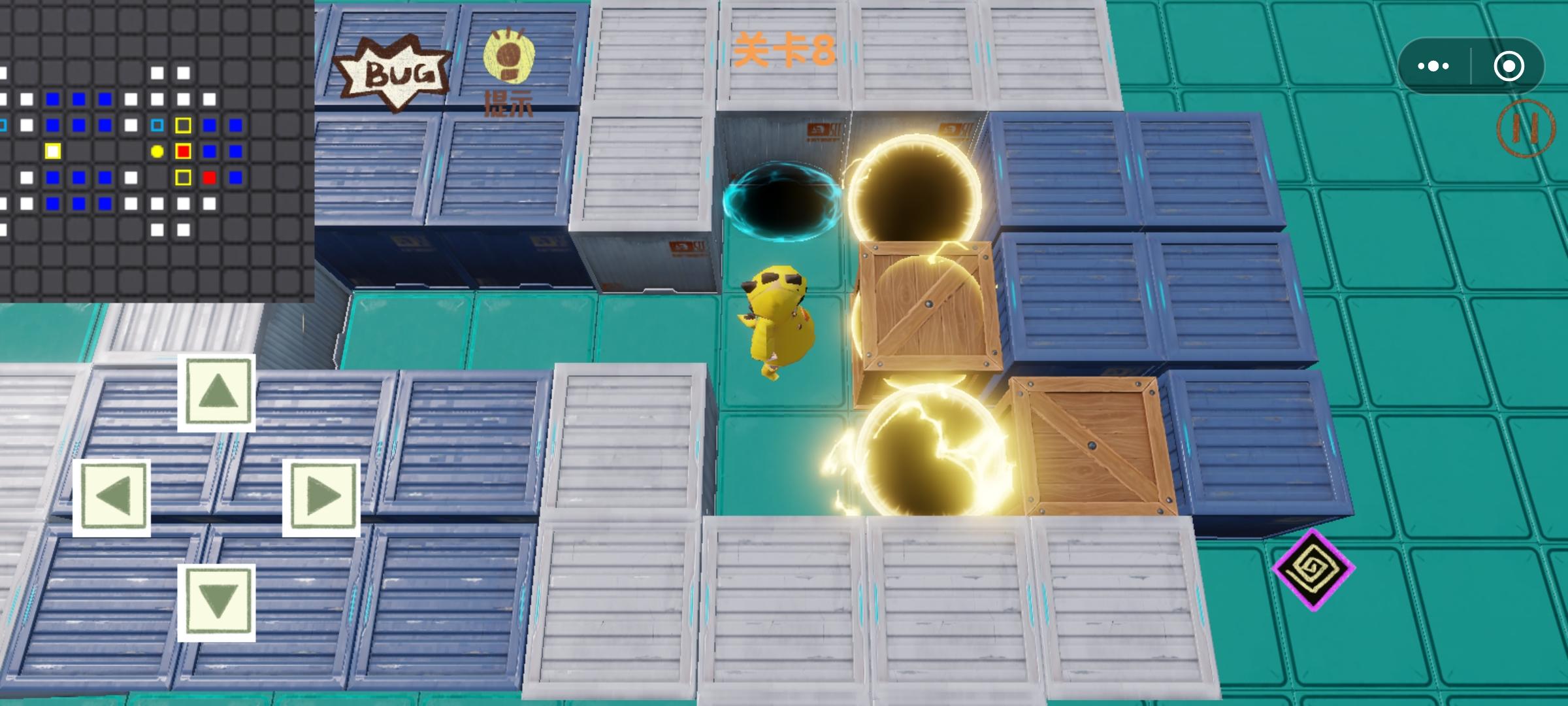The height and width of the screenshot is (706, 1568).
Task: Toggle the yellow dot on the minimap
Action: (x=157, y=152)
